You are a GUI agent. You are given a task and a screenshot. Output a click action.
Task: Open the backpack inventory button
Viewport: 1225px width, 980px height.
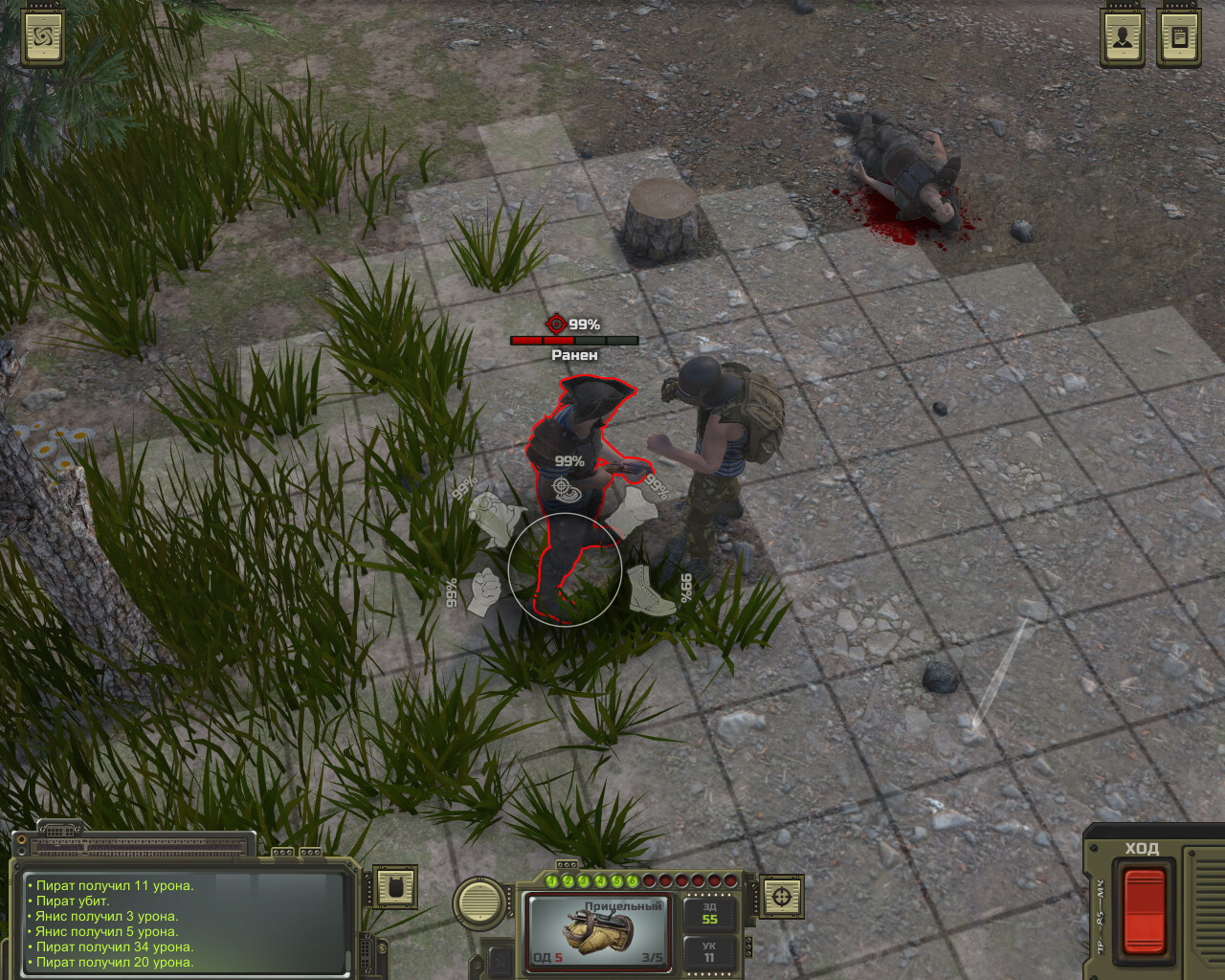394,887
